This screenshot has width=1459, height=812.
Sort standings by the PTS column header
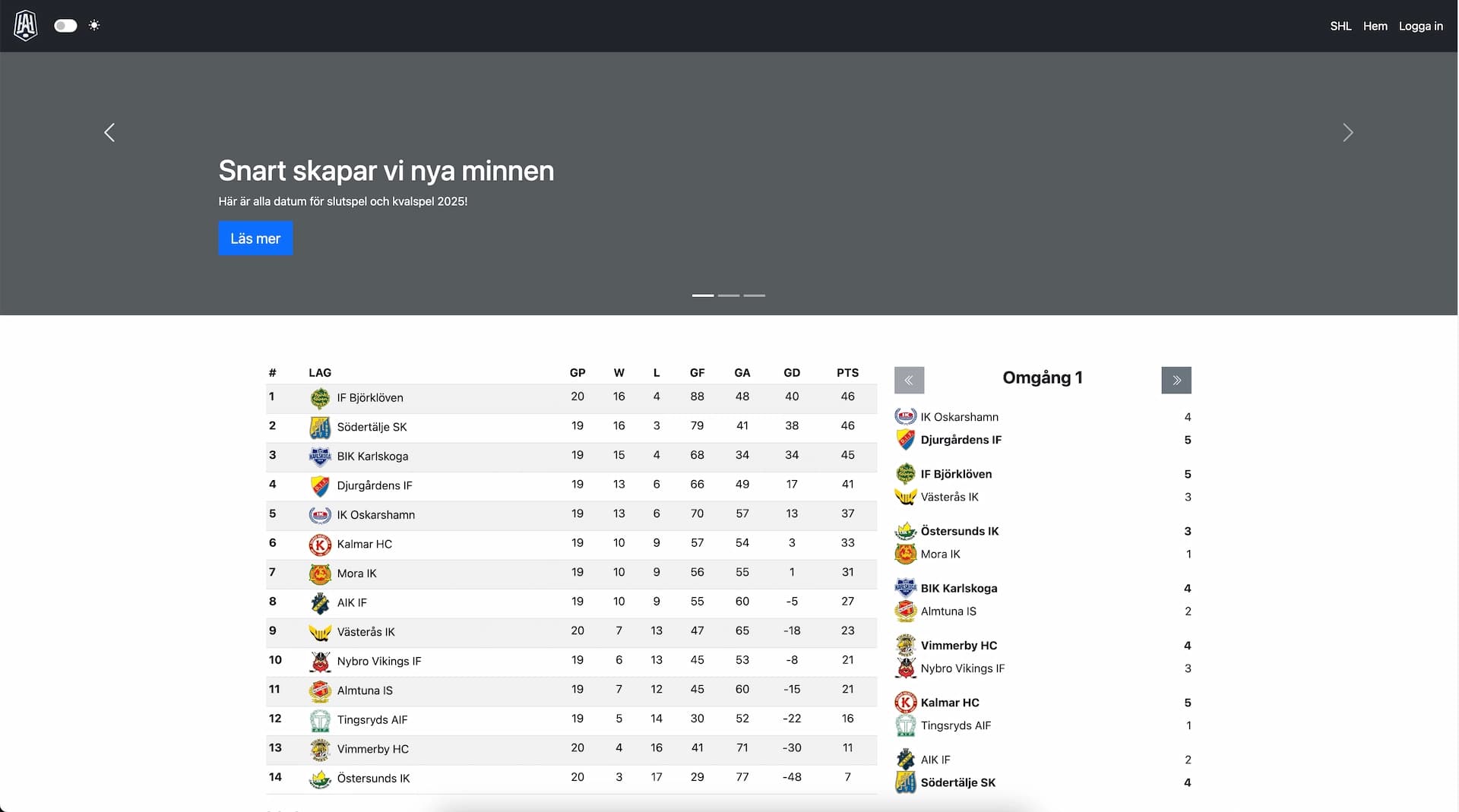847,372
